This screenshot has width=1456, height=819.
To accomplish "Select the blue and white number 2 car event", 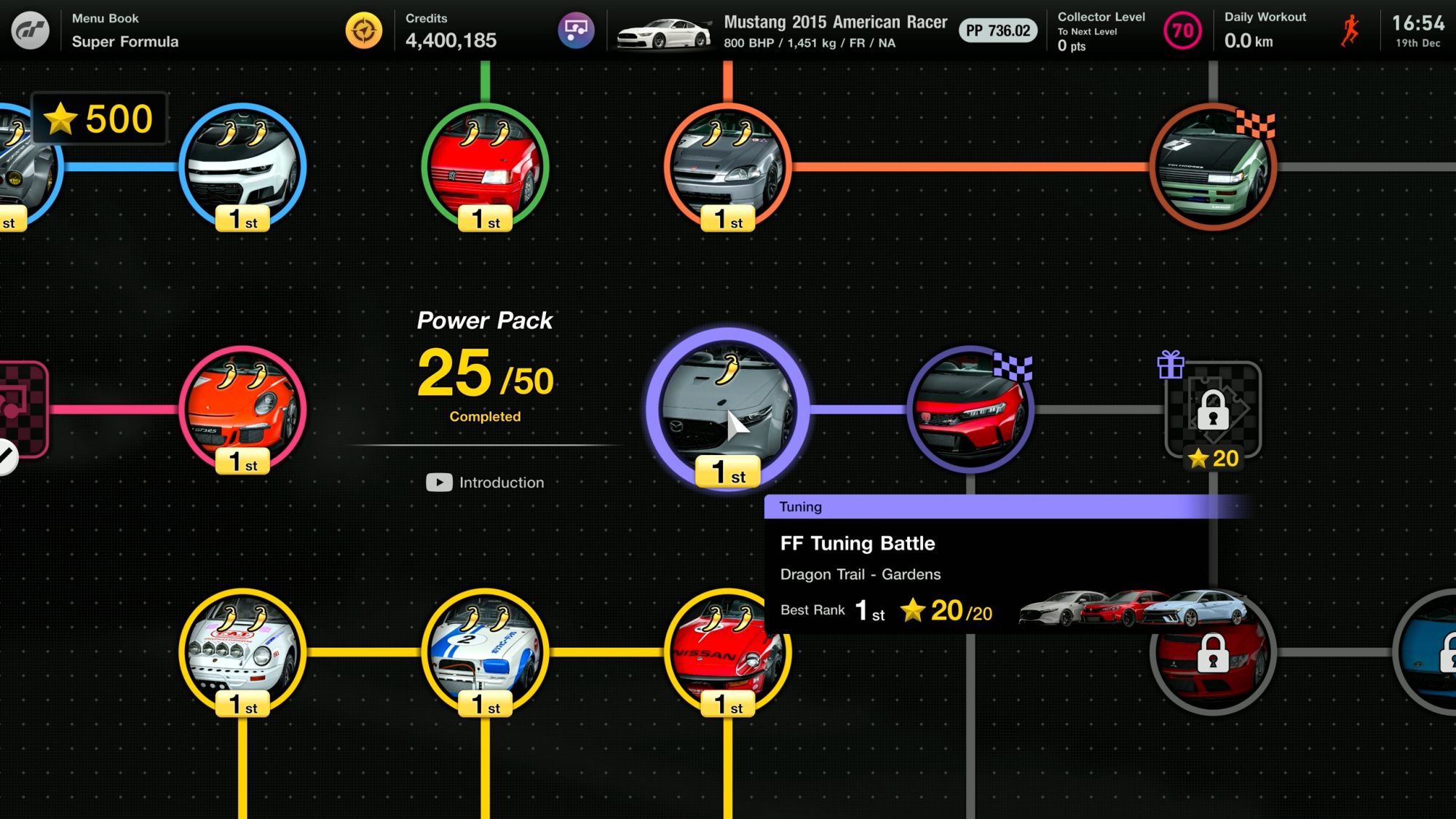I will (x=485, y=652).
